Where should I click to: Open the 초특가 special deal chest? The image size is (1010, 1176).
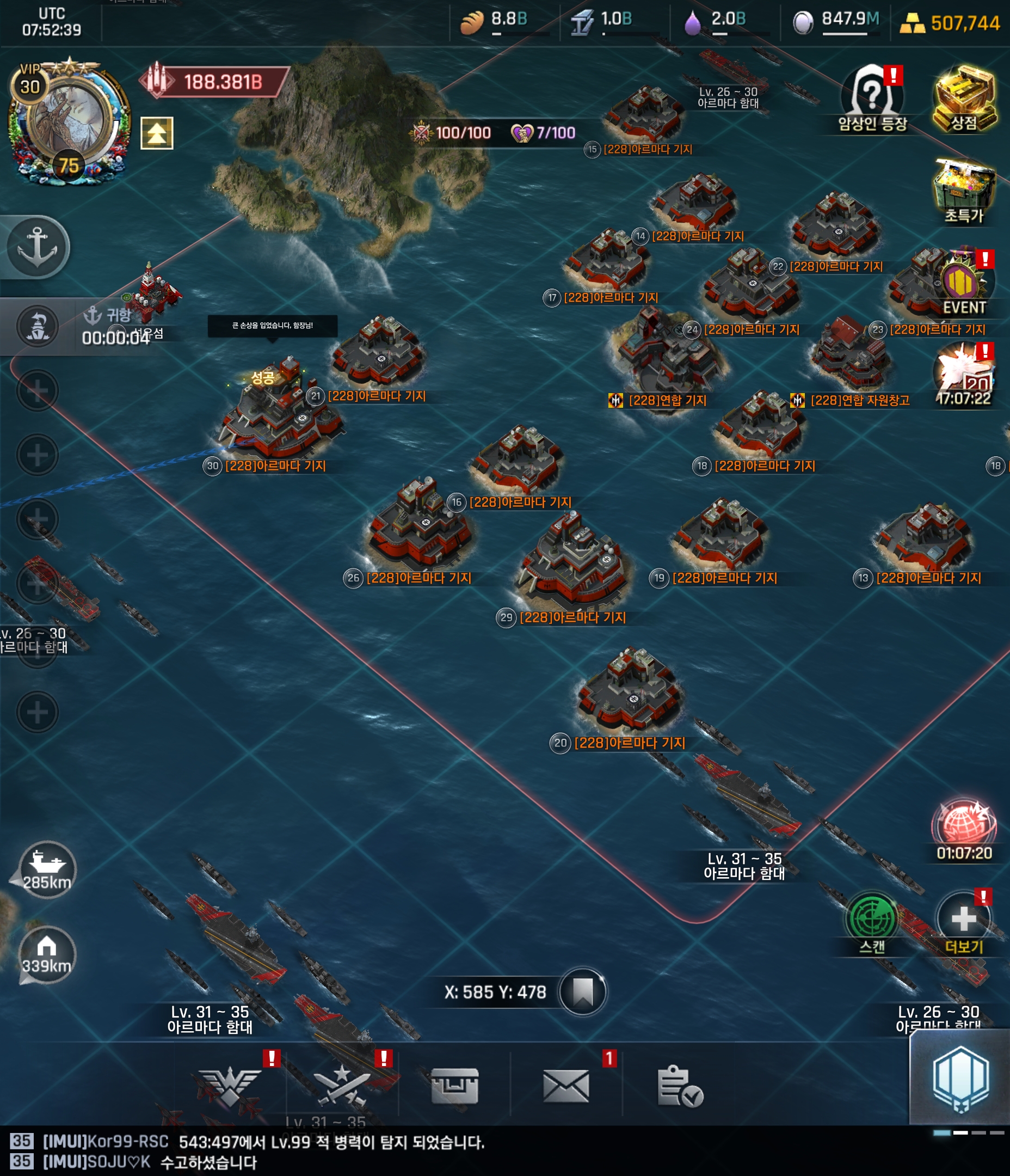[963, 190]
